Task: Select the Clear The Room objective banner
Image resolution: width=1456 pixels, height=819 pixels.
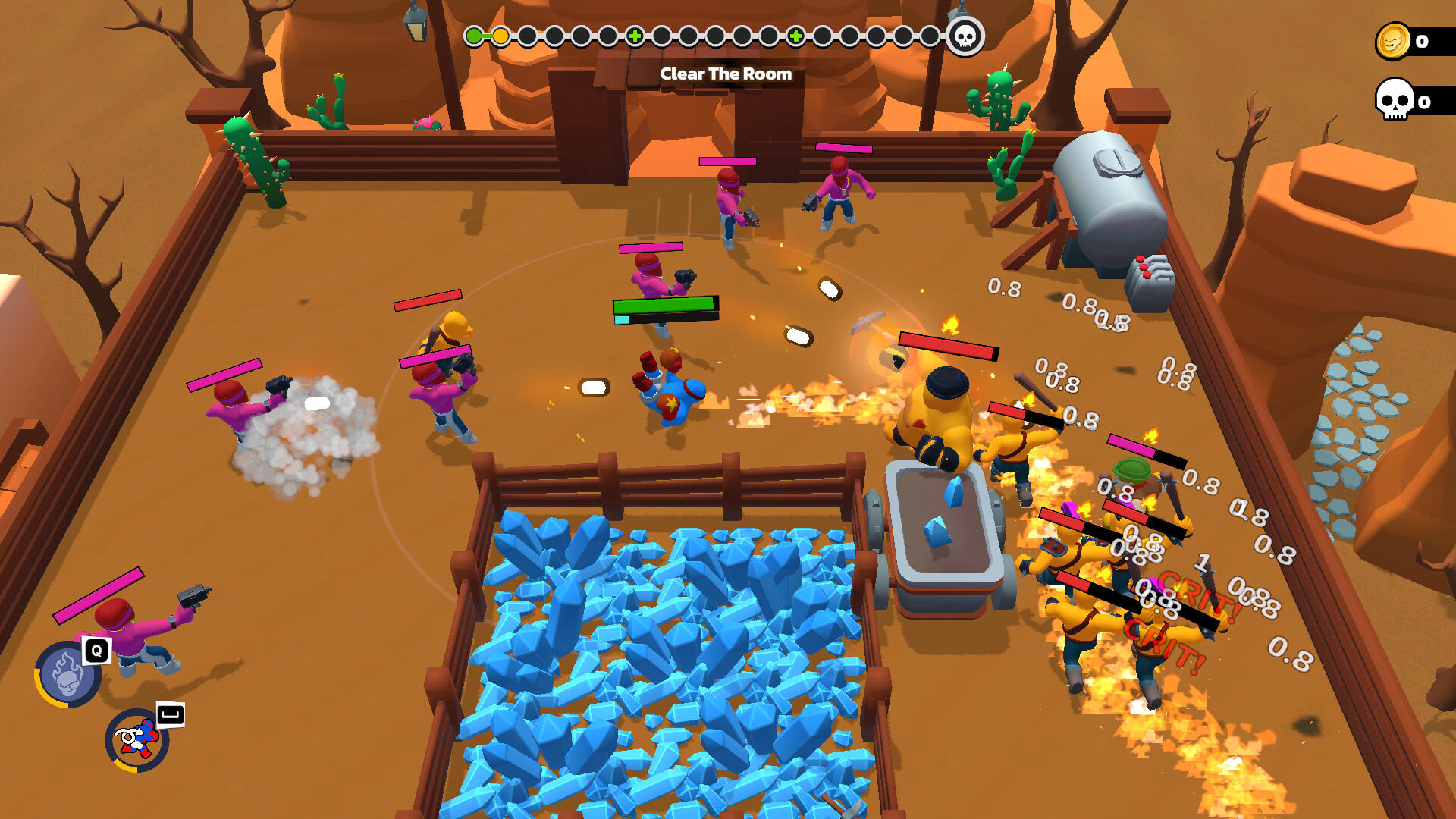Action: [726, 74]
